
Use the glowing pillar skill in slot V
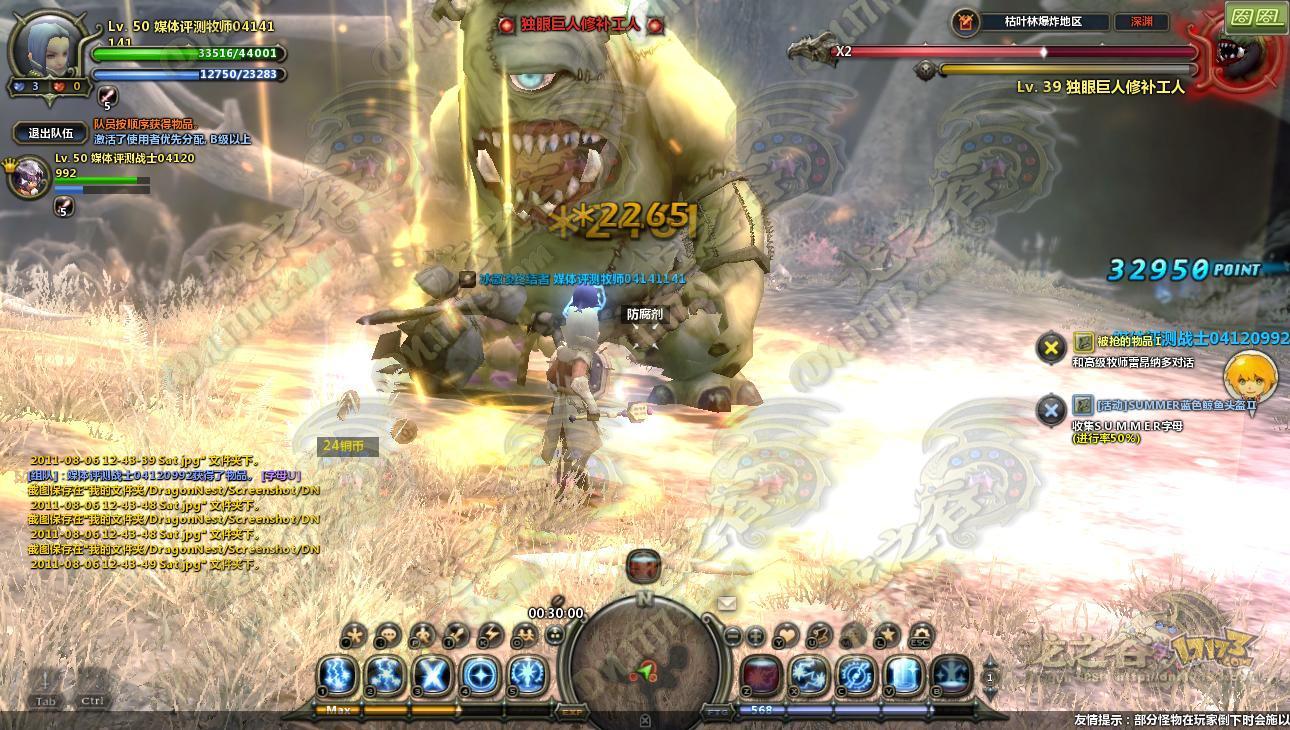(903, 676)
